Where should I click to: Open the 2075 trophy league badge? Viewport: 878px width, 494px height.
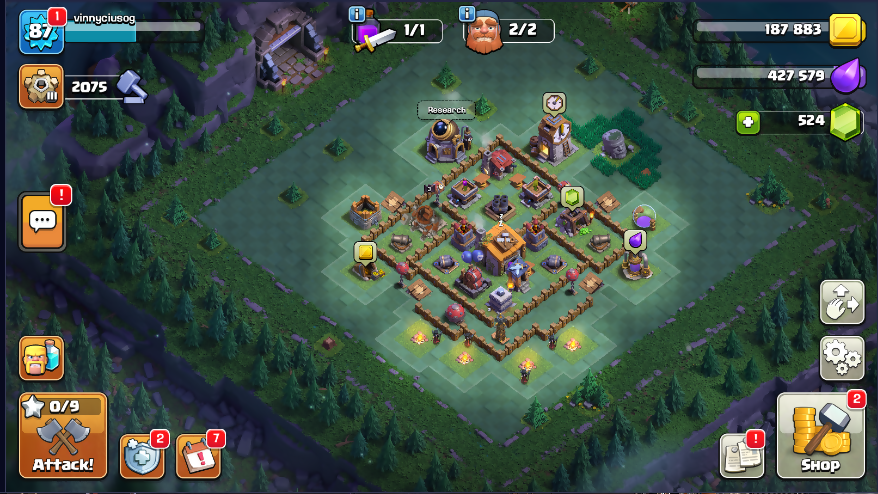pyautogui.click(x=41, y=87)
